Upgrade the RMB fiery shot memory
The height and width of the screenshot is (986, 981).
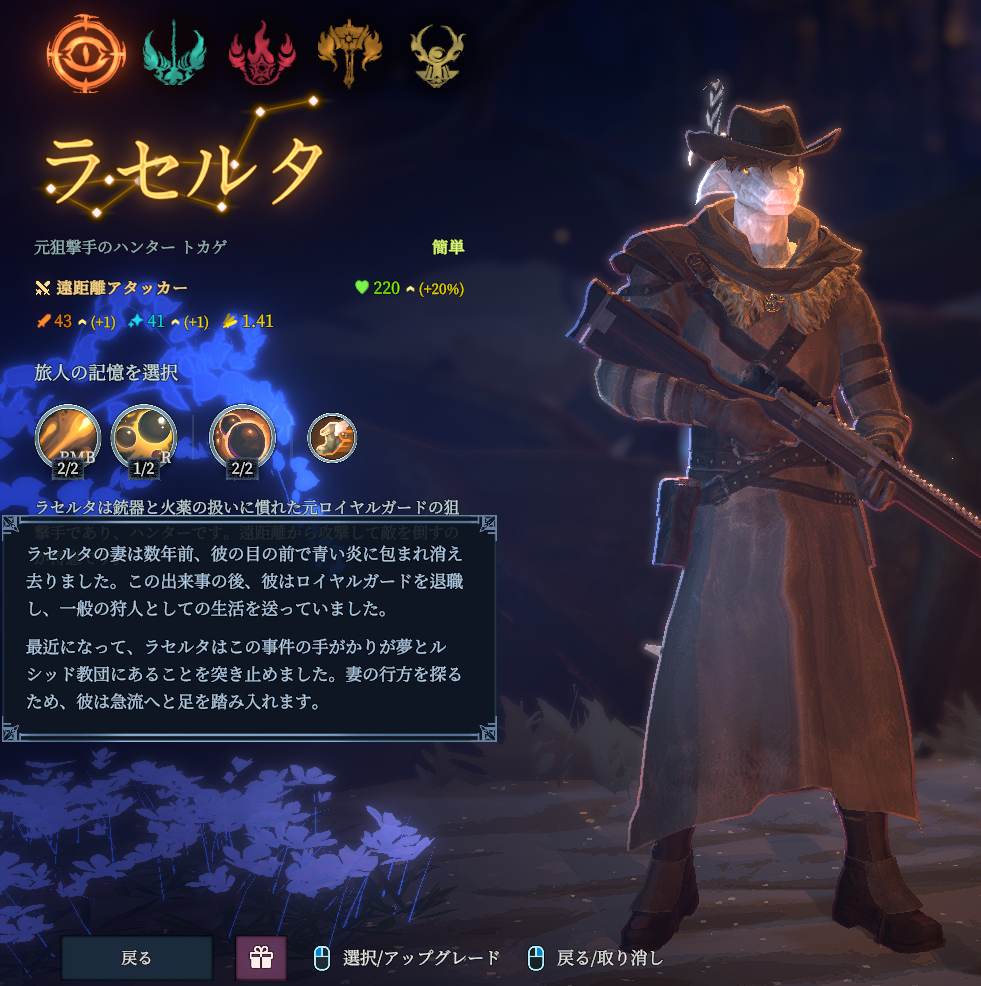[68, 438]
